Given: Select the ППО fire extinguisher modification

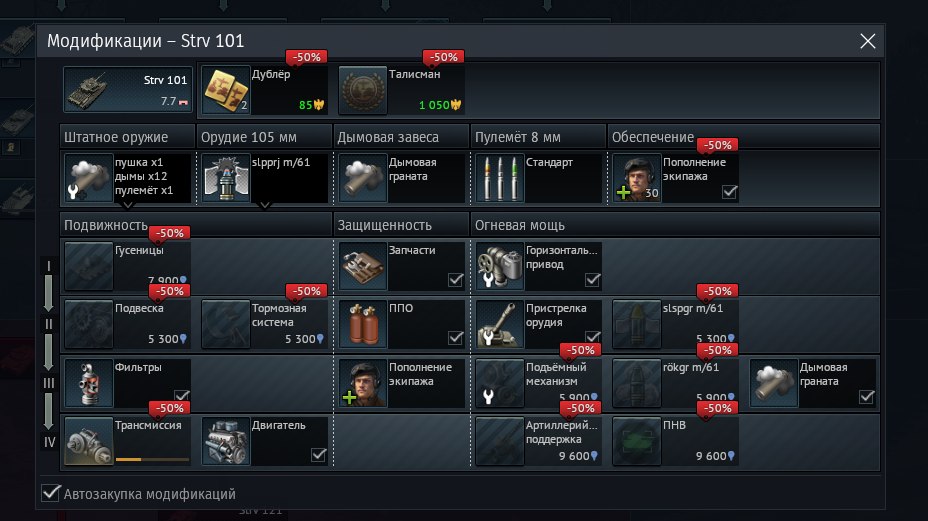Looking at the screenshot, I should [401, 323].
